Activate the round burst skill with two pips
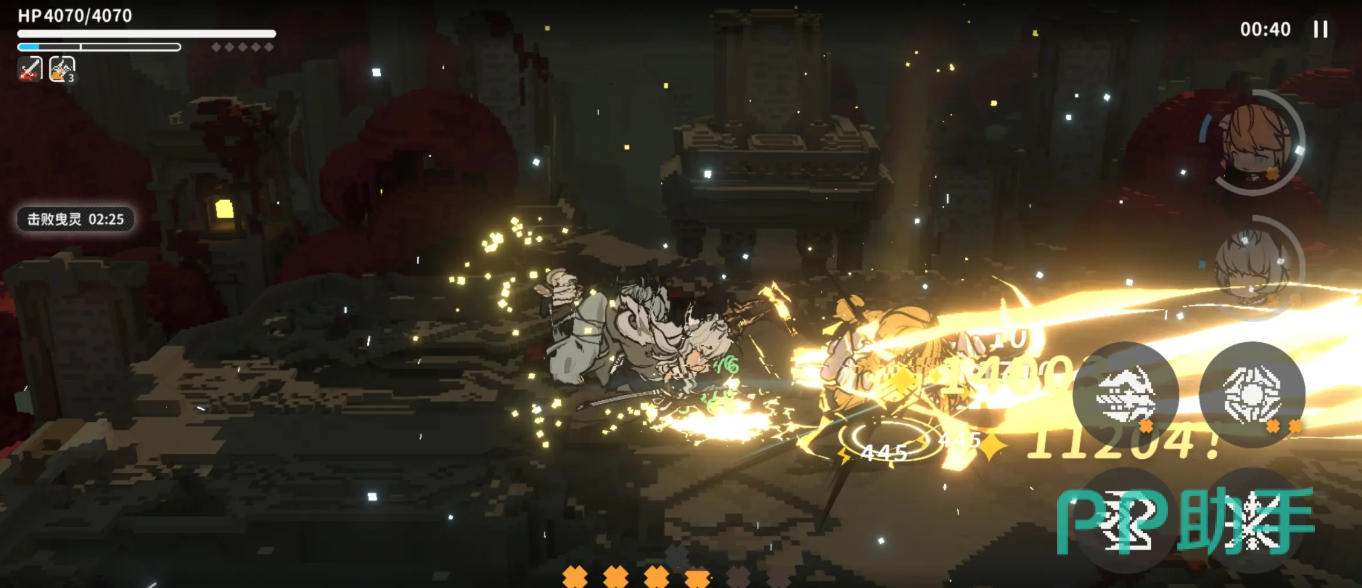This screenshot has height=588, width=1362. coord(1251,395)
